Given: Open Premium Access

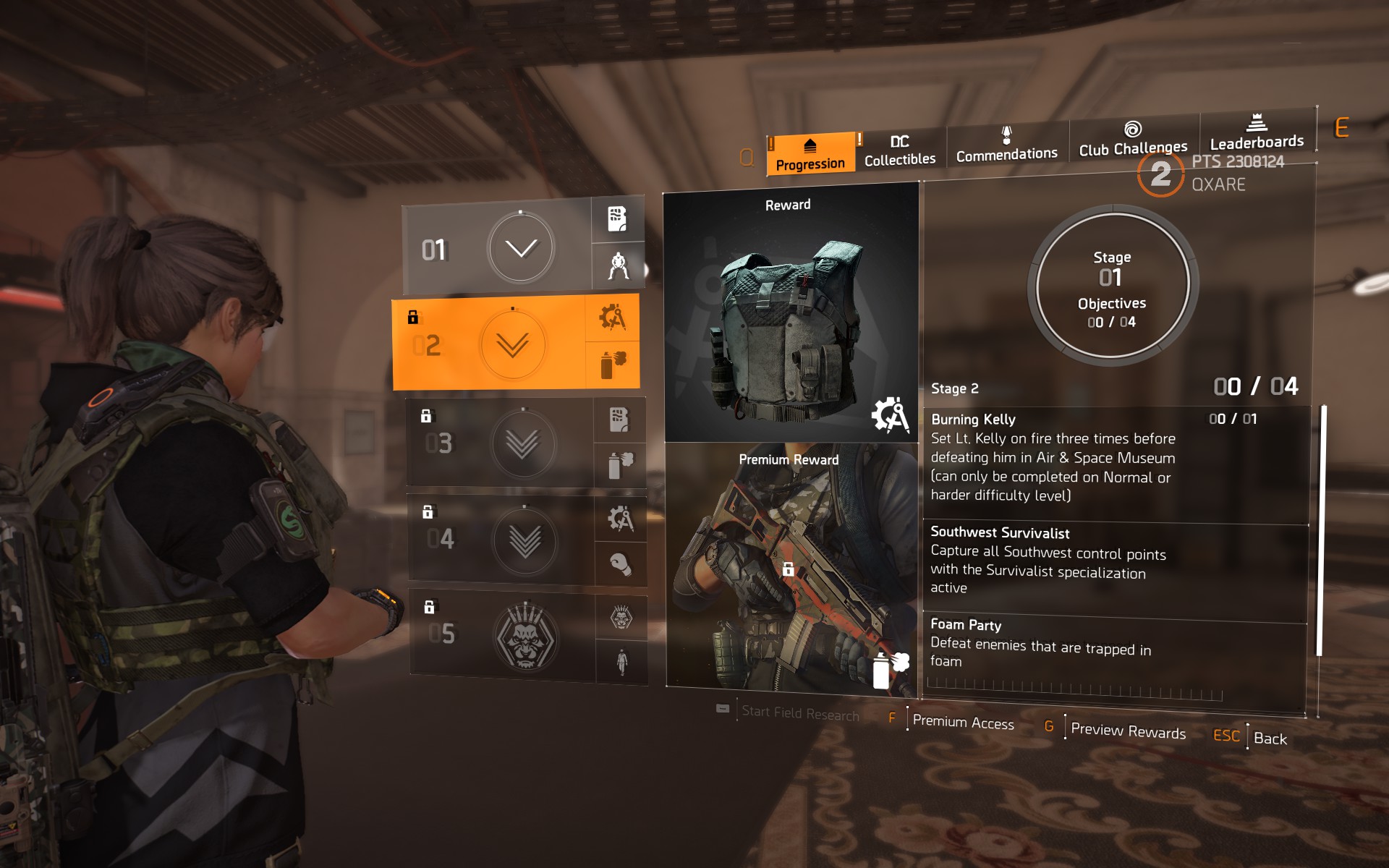Looking at the screenshot, I should [963, 722].
